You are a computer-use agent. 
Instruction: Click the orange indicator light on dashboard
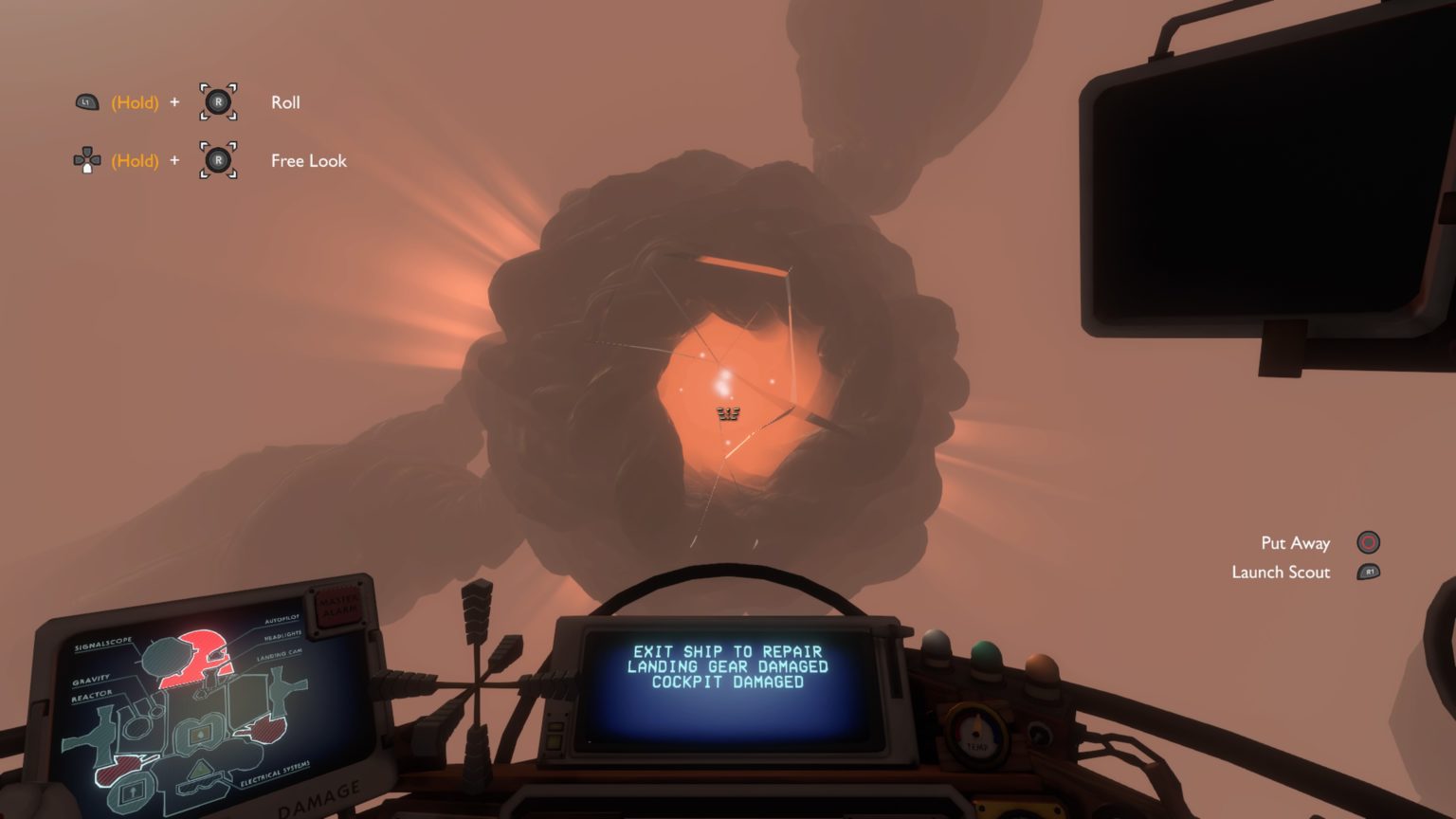coord(1041,666)
